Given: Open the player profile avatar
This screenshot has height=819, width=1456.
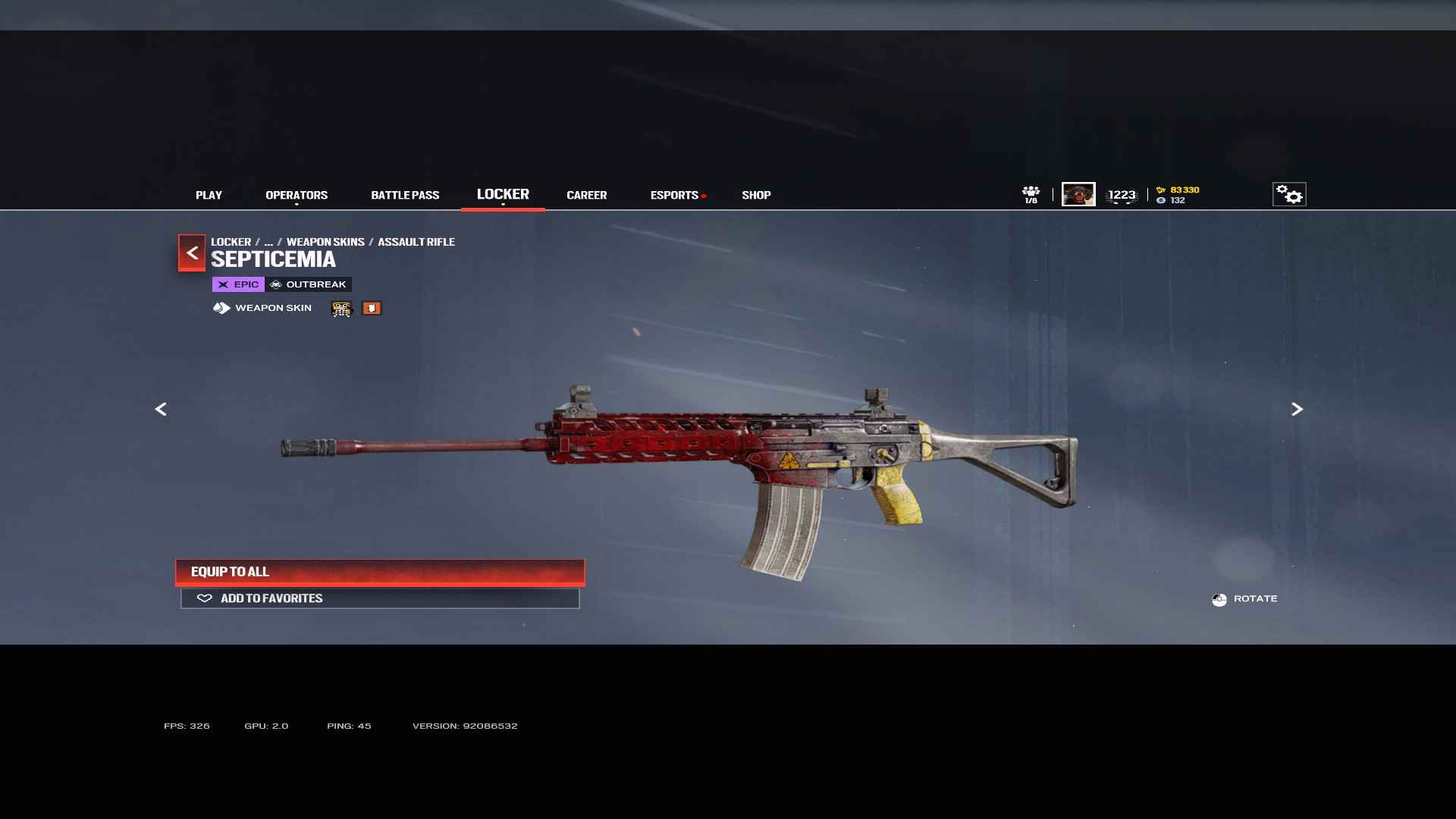Looking at the screenshot, I should tap(1078, 194).
